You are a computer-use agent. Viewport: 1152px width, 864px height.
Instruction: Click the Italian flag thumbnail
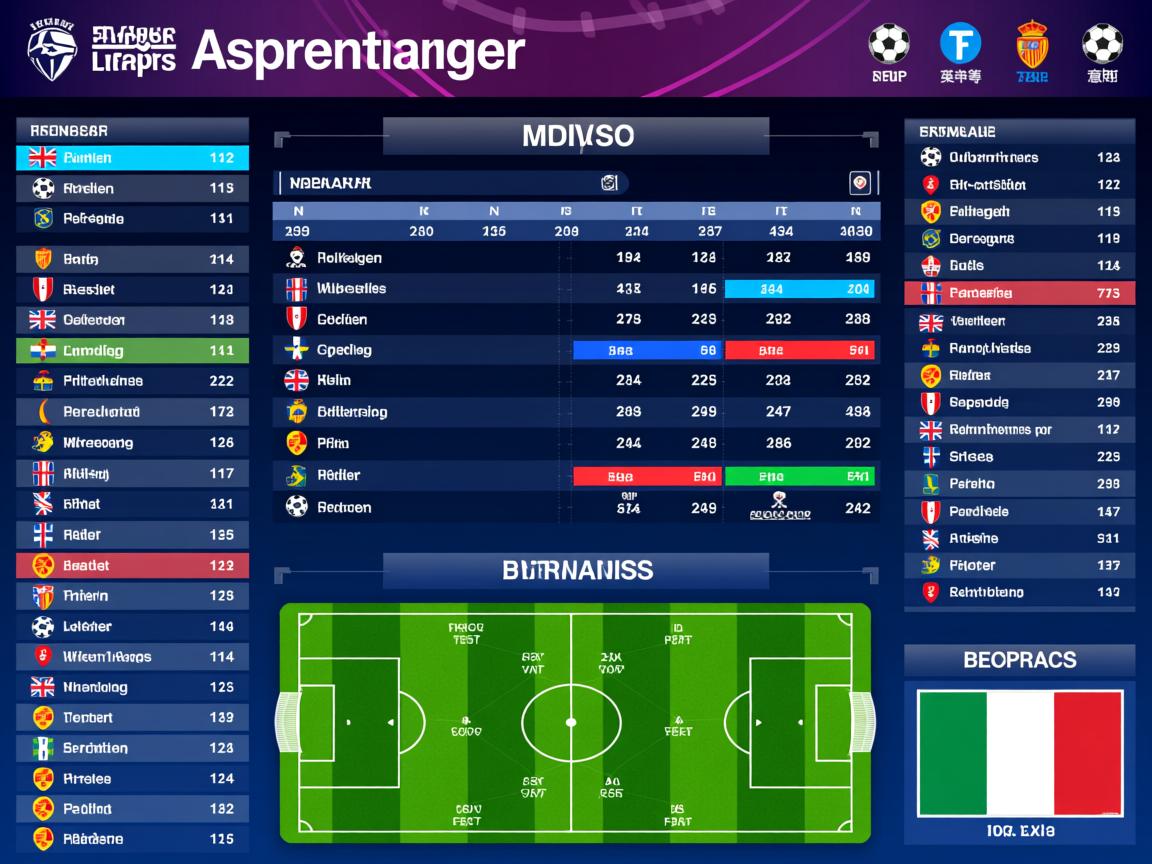(x=1019, y=753)
